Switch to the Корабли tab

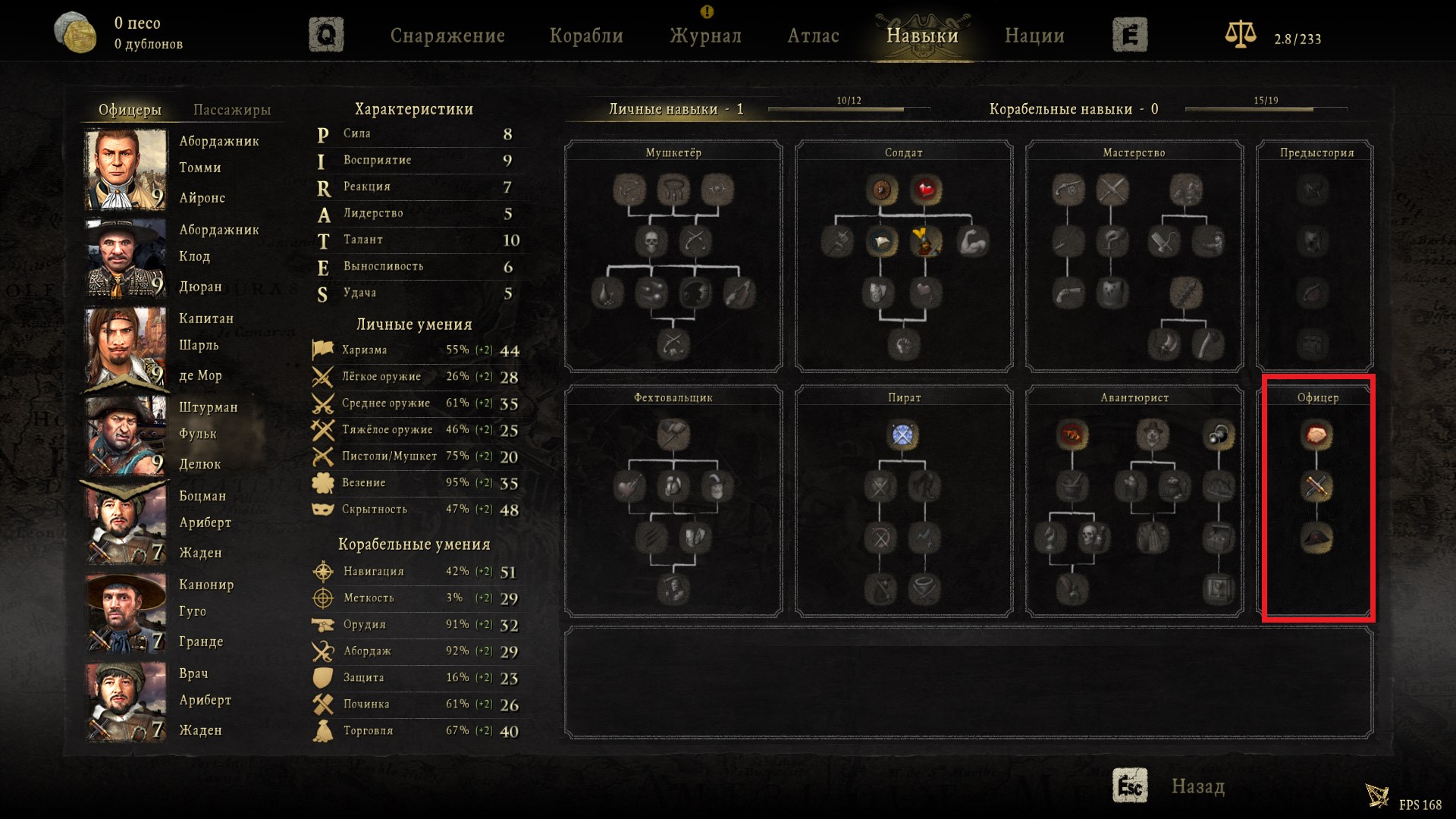[x=586, y=36]
